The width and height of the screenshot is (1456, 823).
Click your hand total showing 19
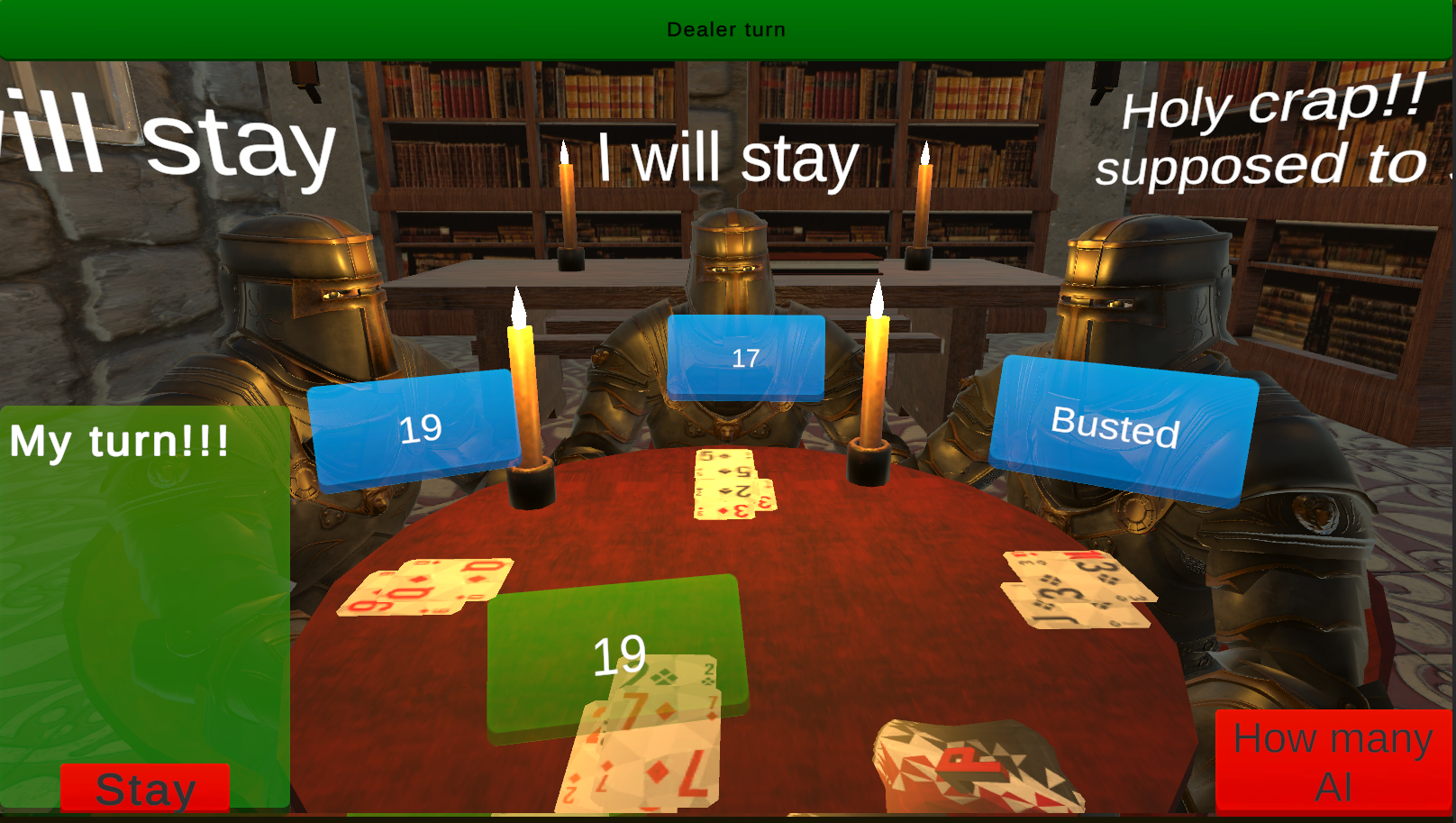pyautogui.click(x=617, y=654)
